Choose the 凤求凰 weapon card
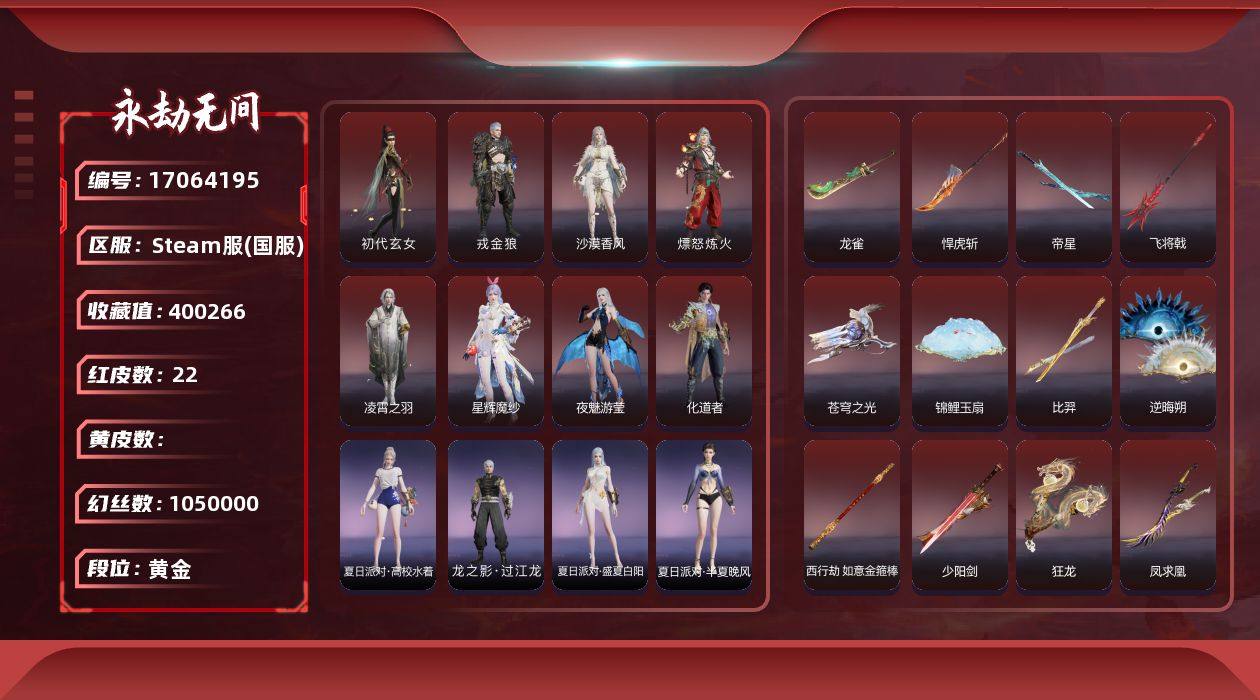 pyautogui.click(x=1168, y=515)
